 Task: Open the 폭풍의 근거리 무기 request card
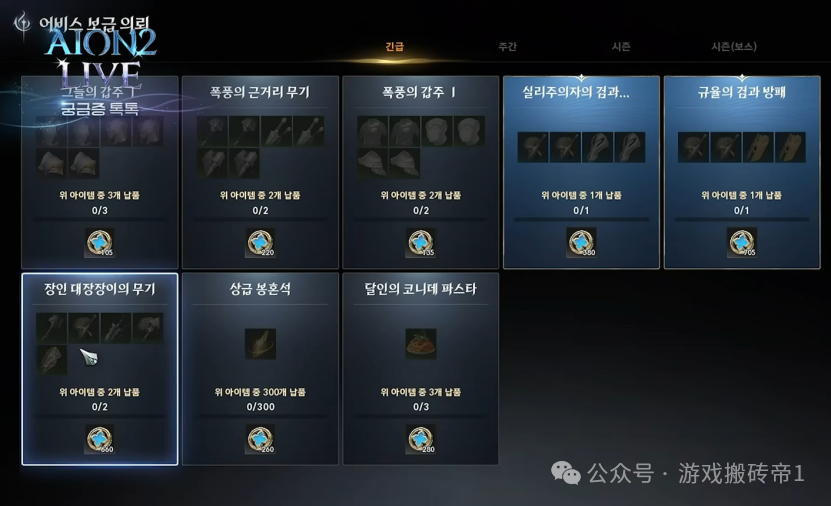pyautogui.click(x=260, y=172)
